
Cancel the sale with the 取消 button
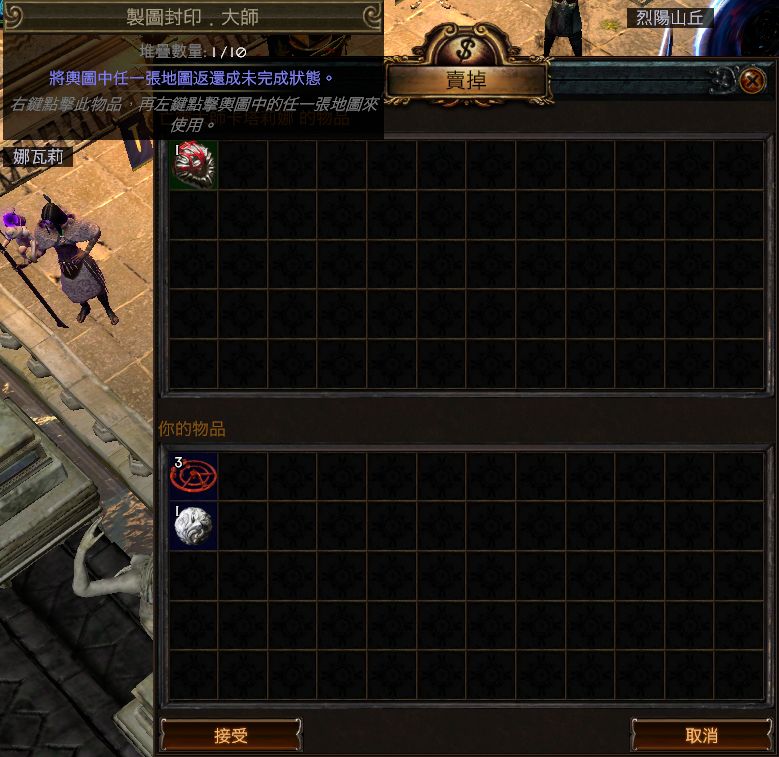point(701,736)
